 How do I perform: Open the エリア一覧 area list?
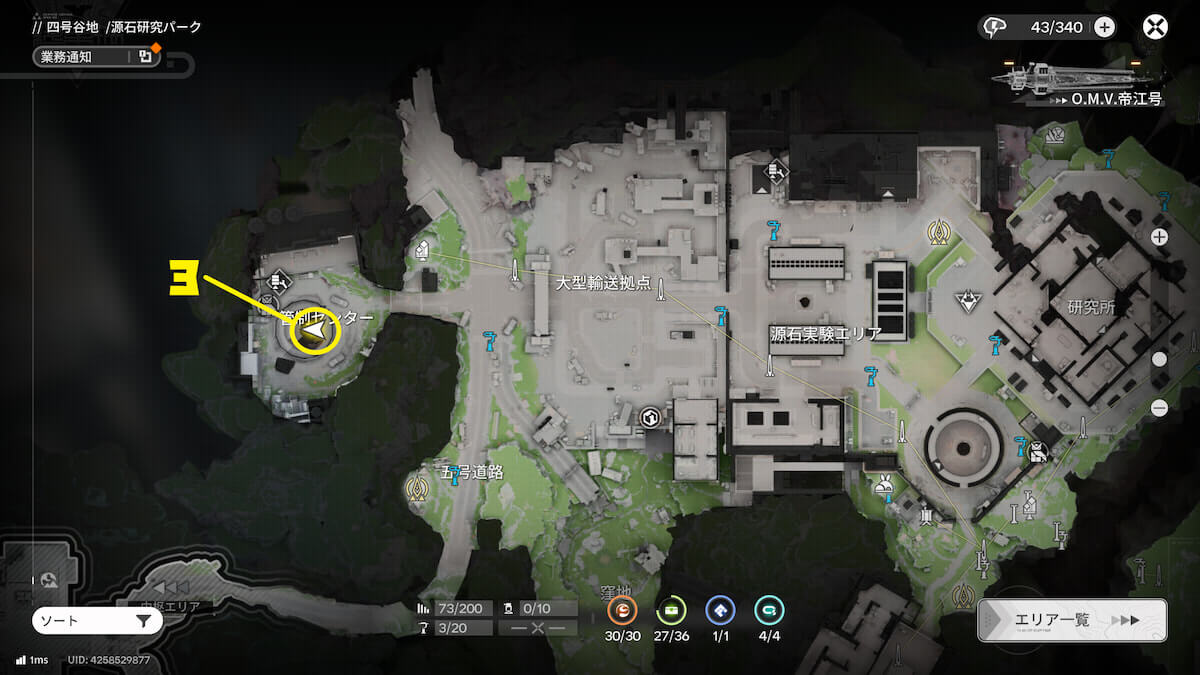pos(1071,620)
